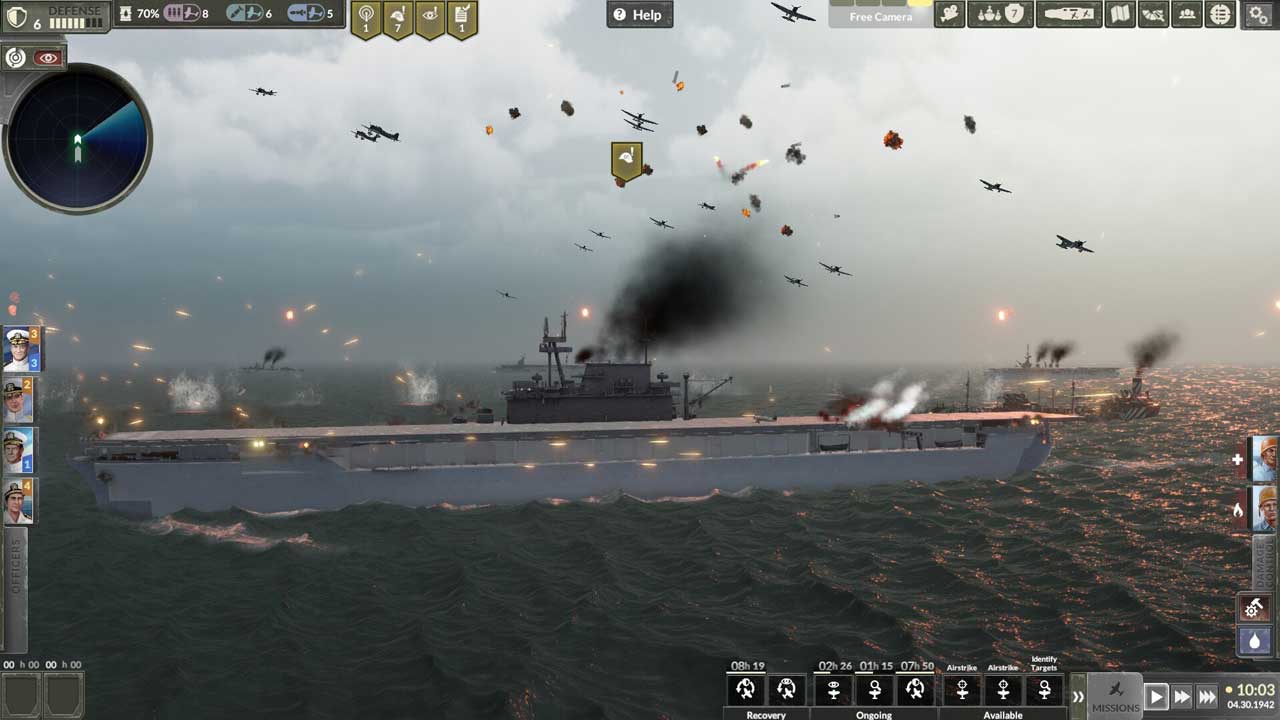Click the radar minimap
This screenshot has width=1280, height=720.
(x=77, y=138)
